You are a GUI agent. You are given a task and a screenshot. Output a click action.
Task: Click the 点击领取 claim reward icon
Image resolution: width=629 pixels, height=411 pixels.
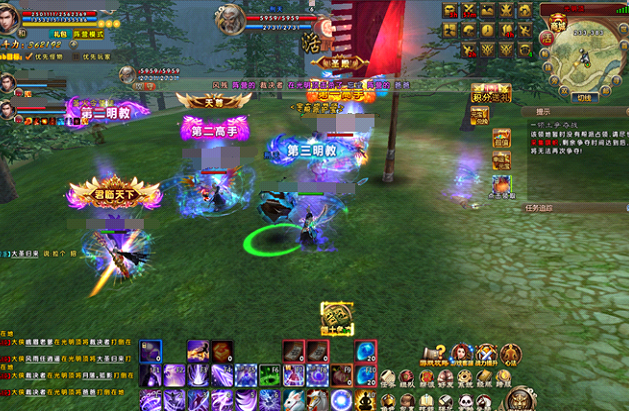pos(501,185)
